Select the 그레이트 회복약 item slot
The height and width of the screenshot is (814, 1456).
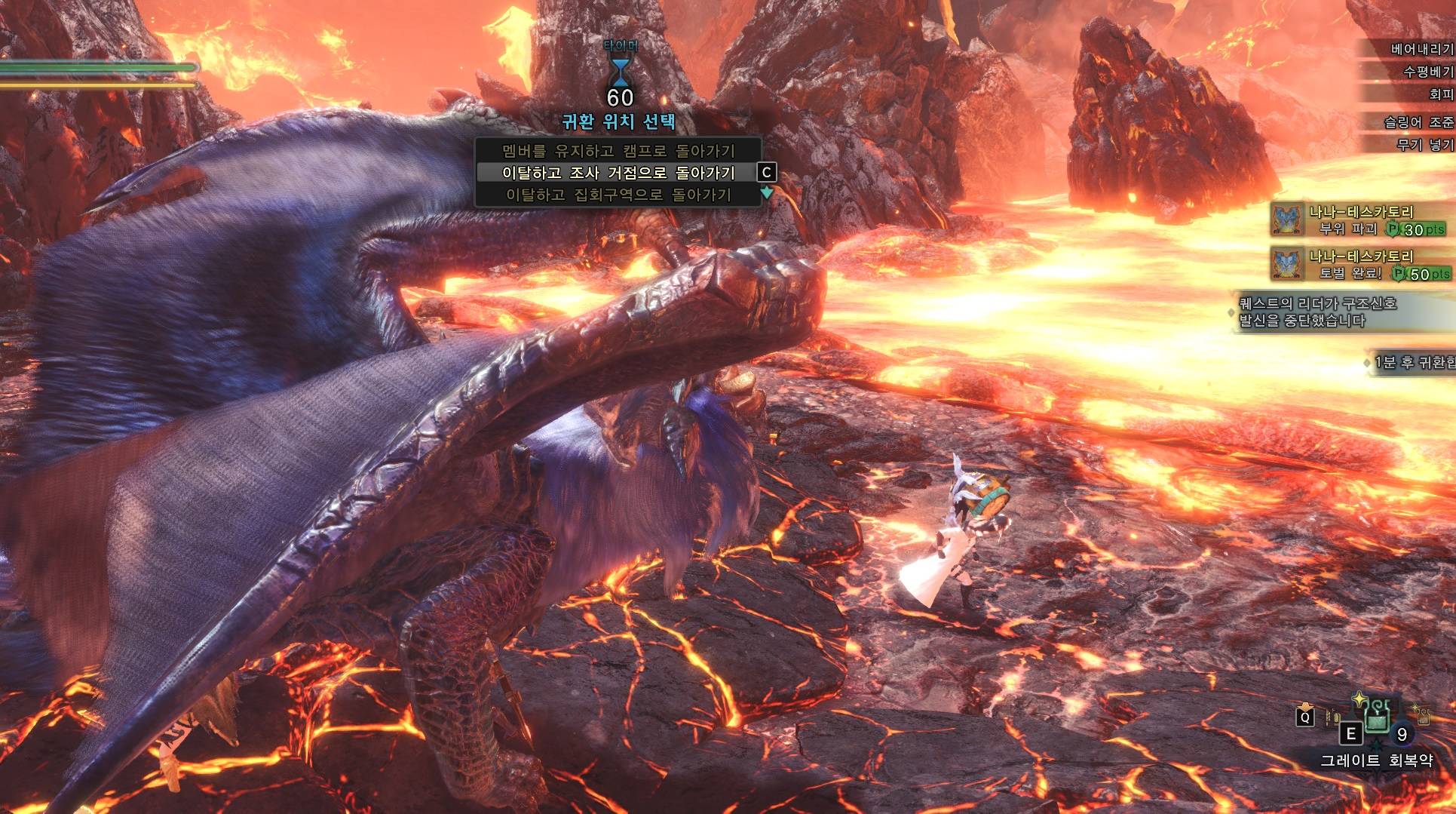(x=1377, y=719)
